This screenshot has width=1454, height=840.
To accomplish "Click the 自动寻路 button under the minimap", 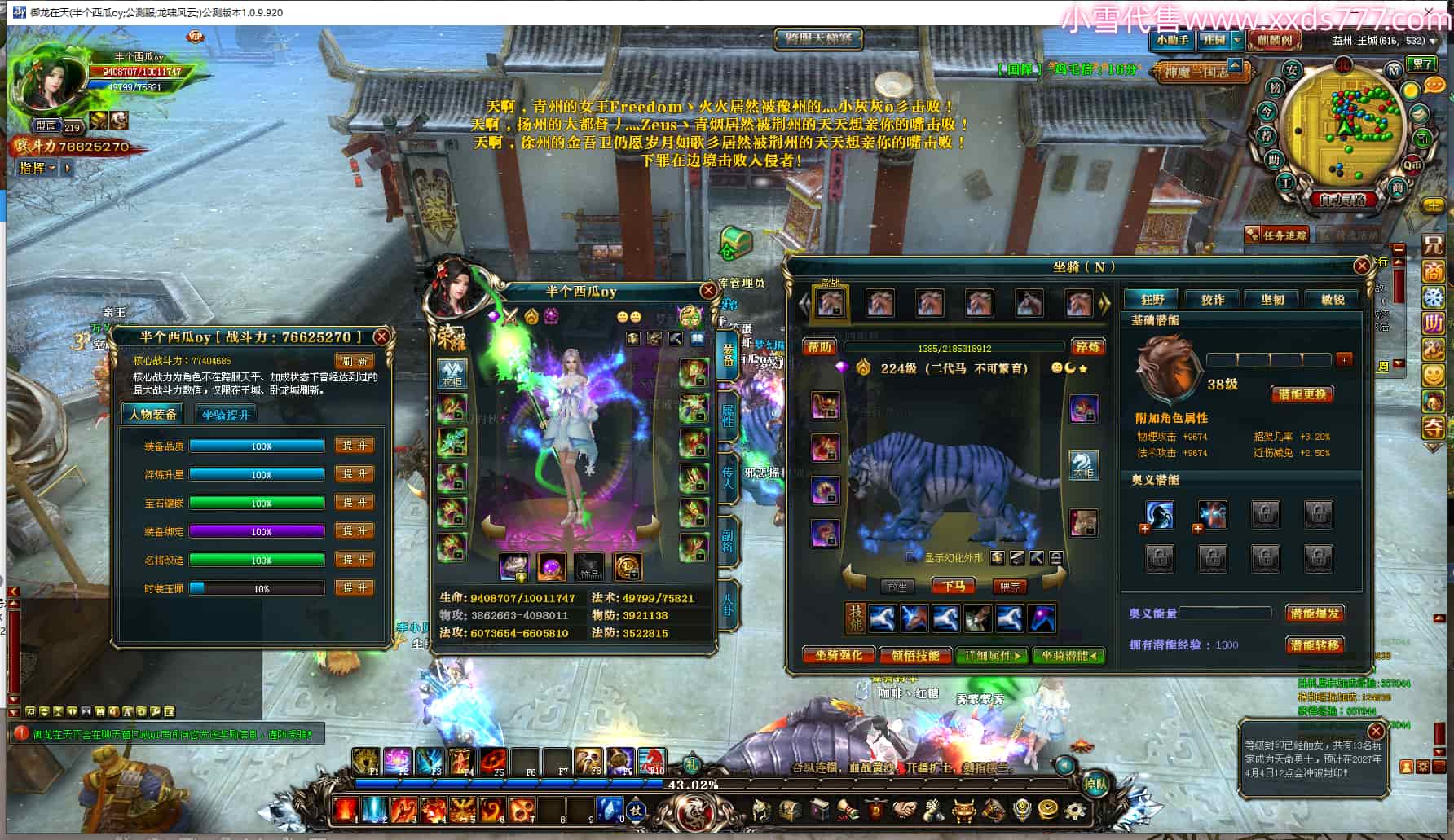I will point(1342,199).
